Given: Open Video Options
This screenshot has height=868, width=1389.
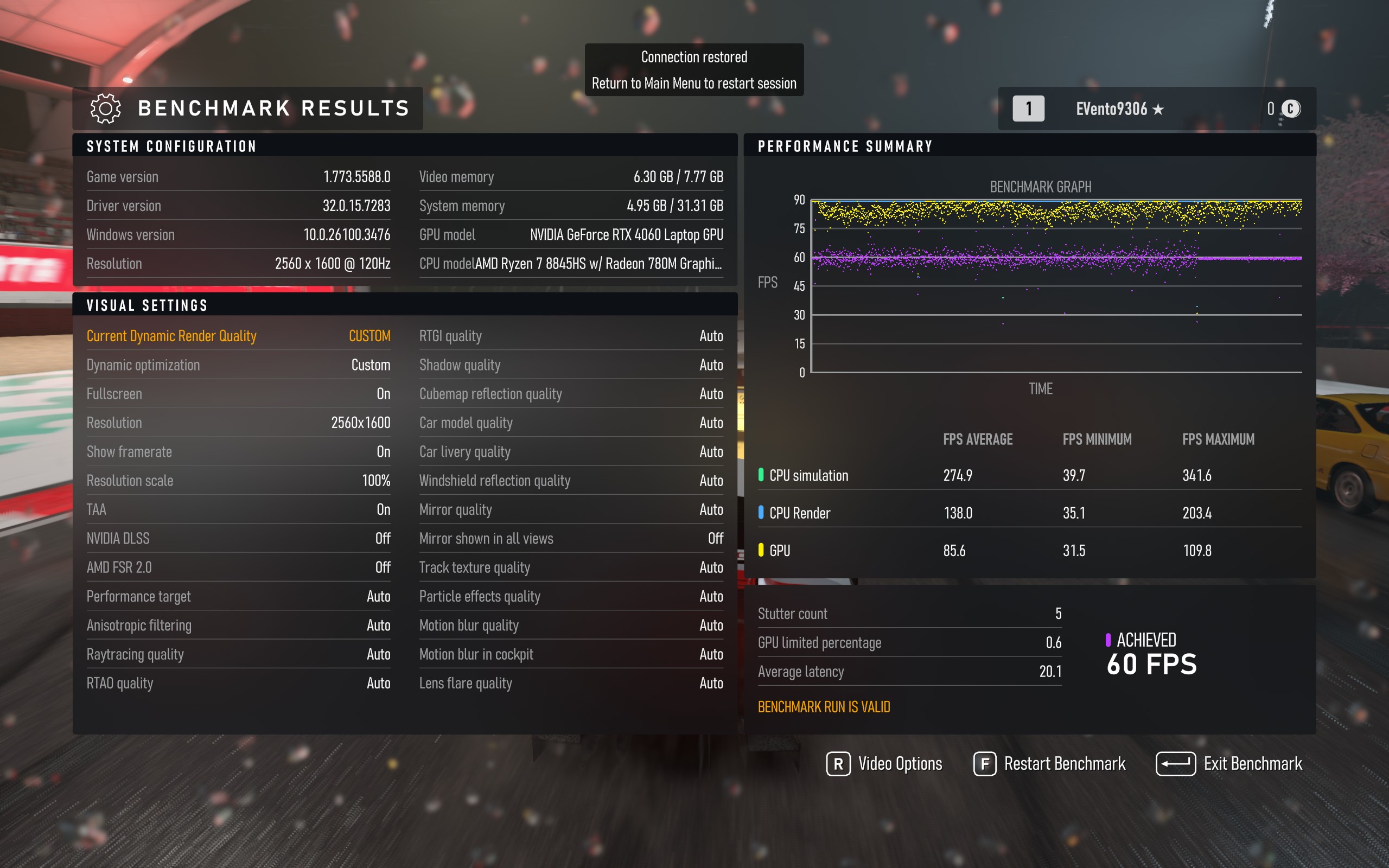Looking at the screenshot, I should 884,764.
